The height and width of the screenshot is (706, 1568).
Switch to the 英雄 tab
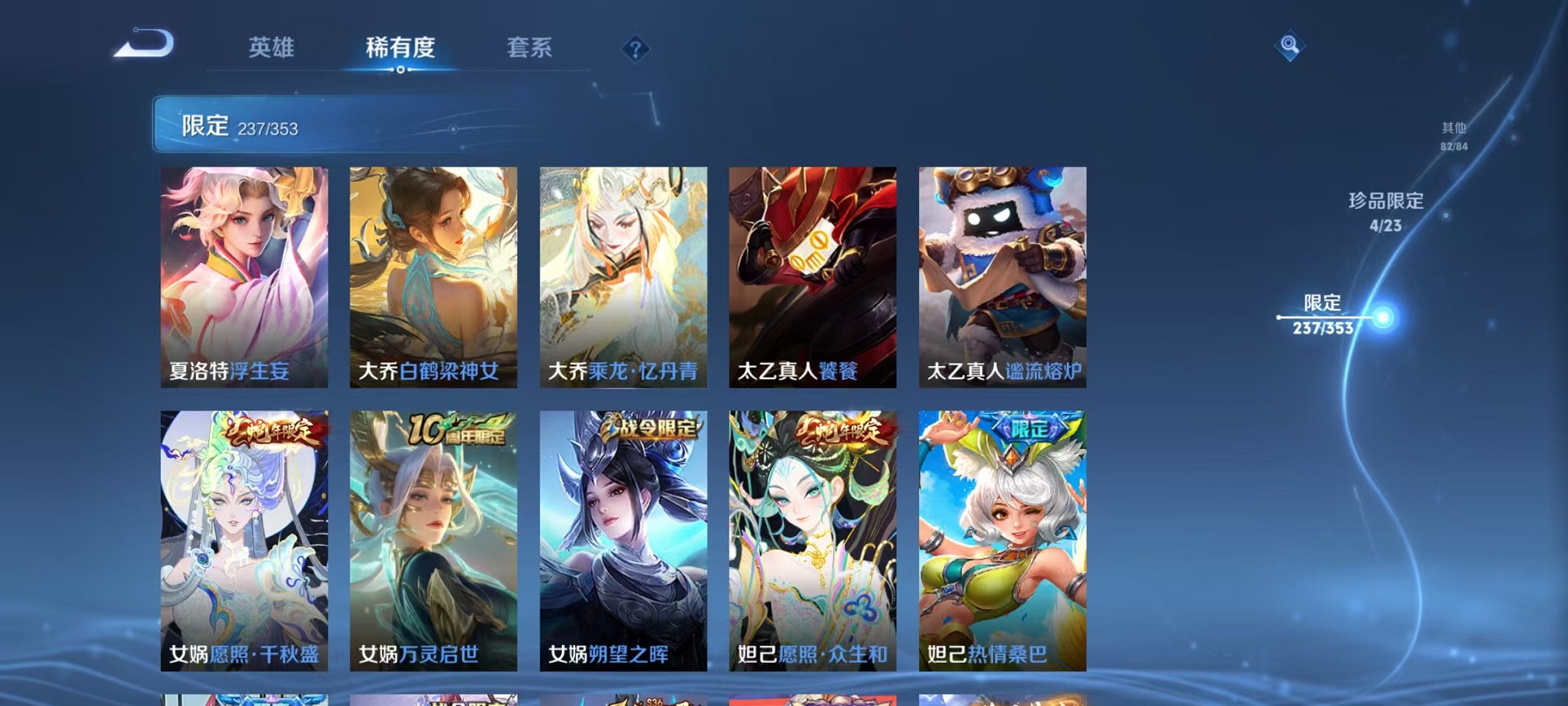(x=273, y=48)
